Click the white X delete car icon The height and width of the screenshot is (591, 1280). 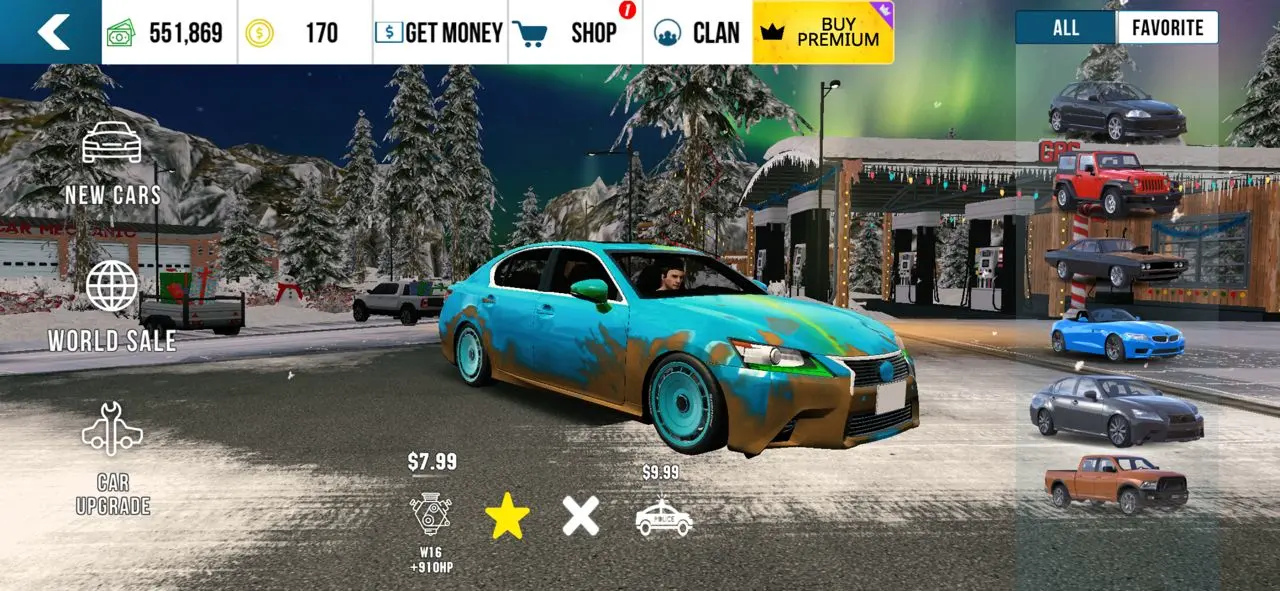point(580,516)
